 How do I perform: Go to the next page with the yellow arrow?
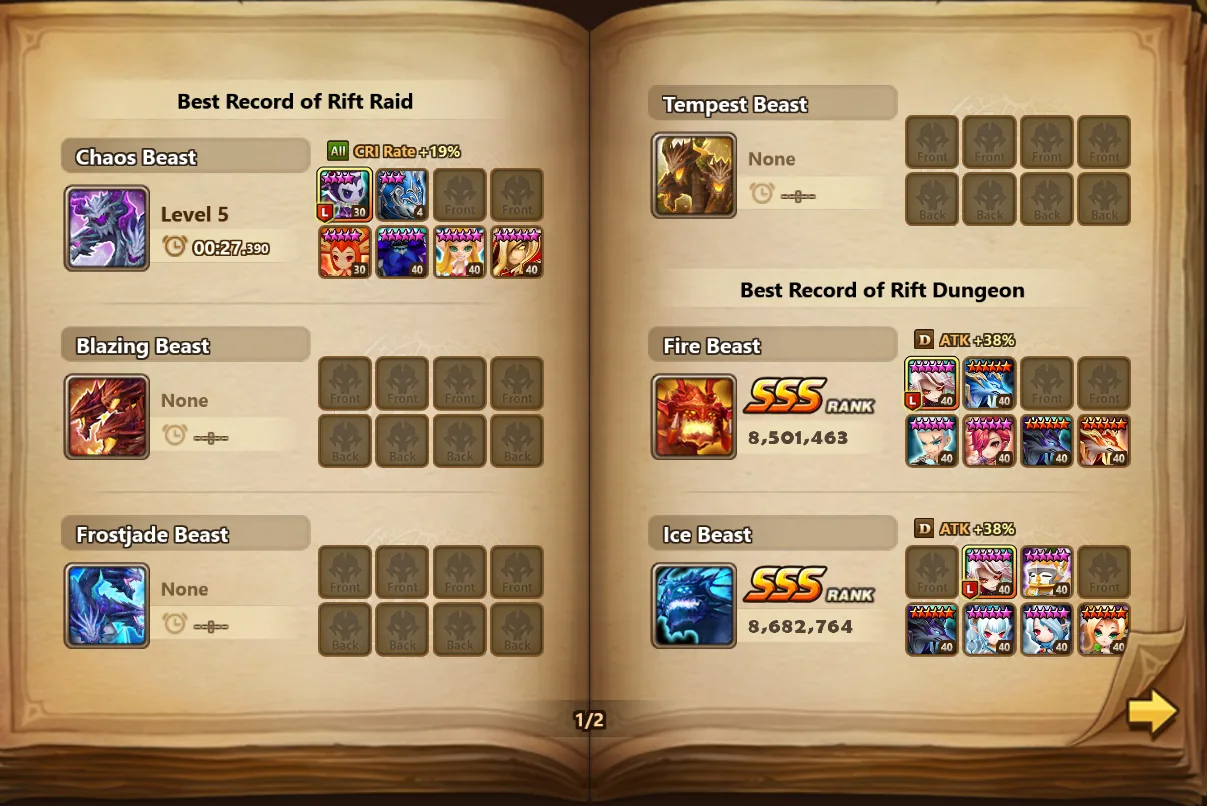[1152, 713]
